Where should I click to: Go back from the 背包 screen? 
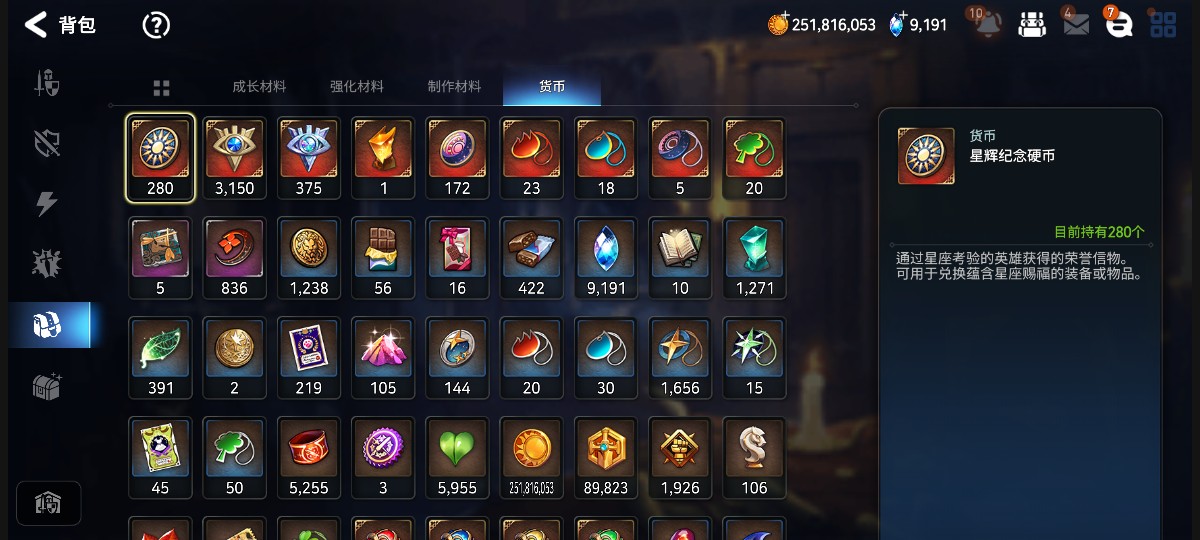click(36, 25)
